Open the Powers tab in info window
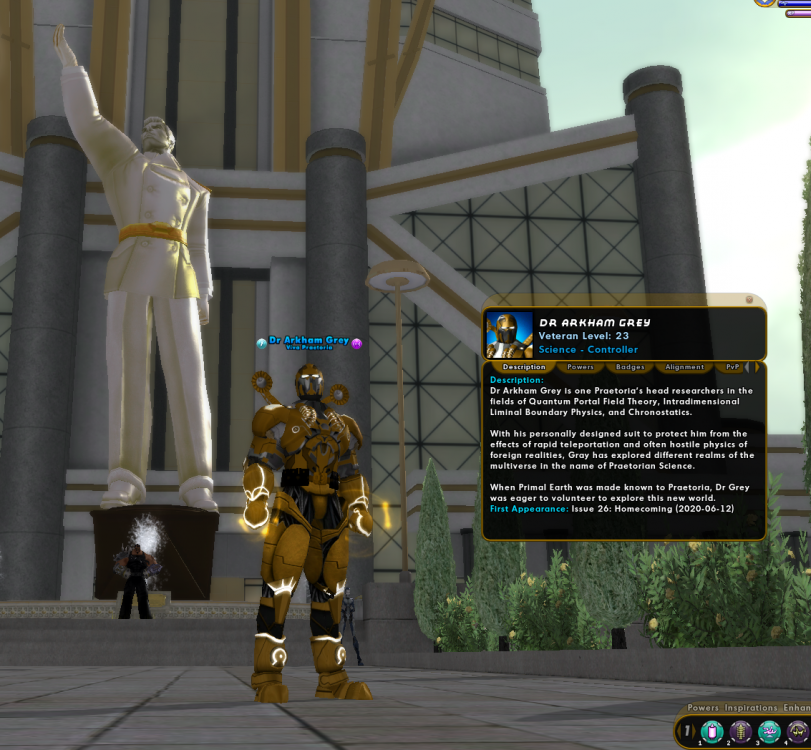This screenshot has width=811, height=750. point(580,367)
